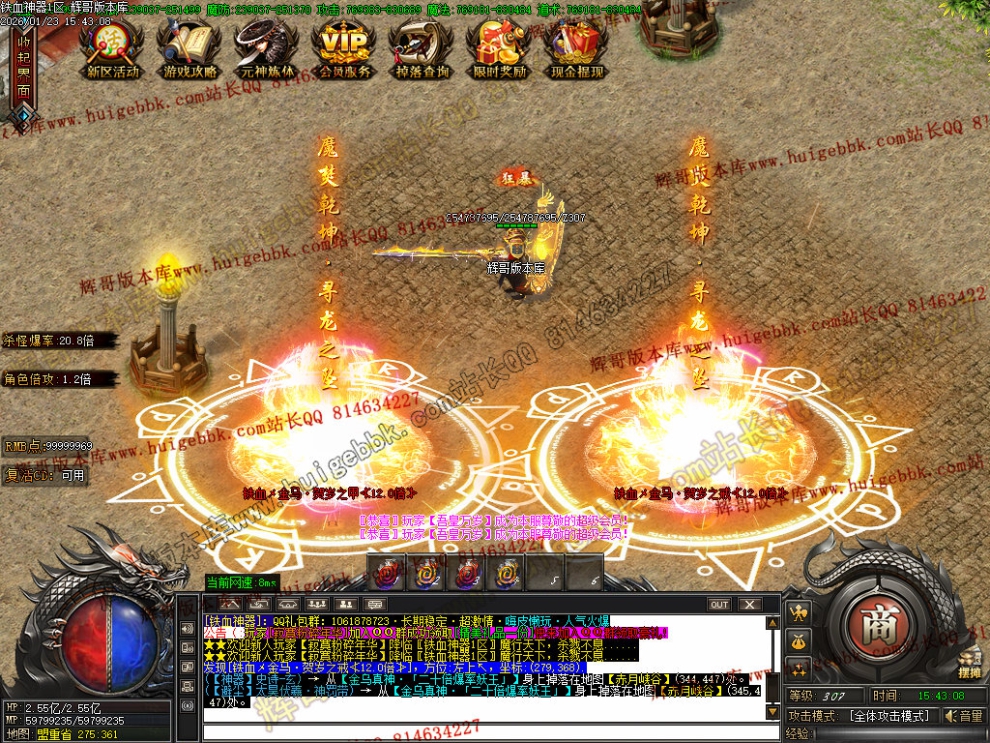Use the first hotbar skill slot
The width and height of the screenshot is (990, 743).
[x=389, y=573]
